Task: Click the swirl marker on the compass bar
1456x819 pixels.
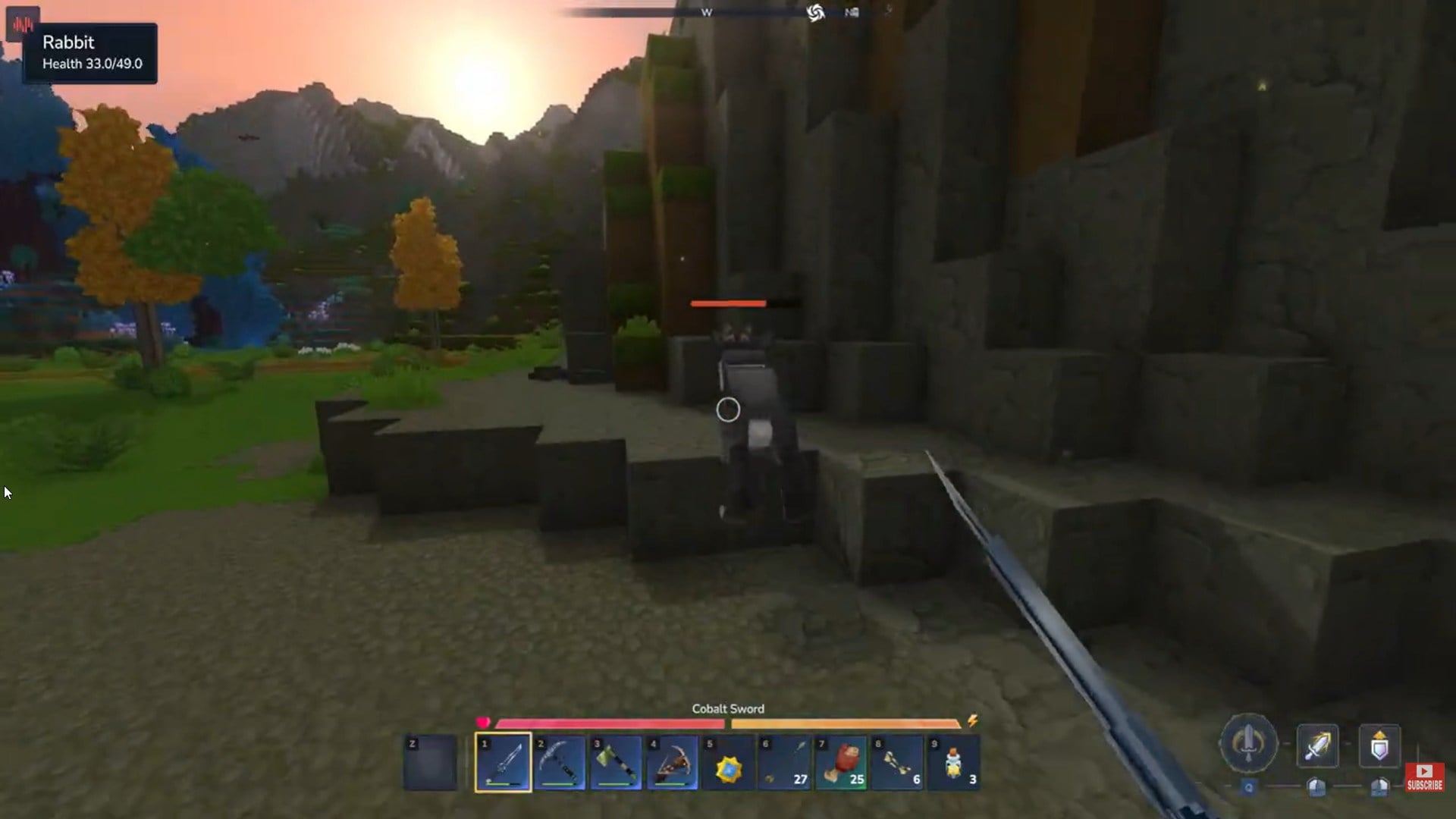Action: click(x=815, y=12)
